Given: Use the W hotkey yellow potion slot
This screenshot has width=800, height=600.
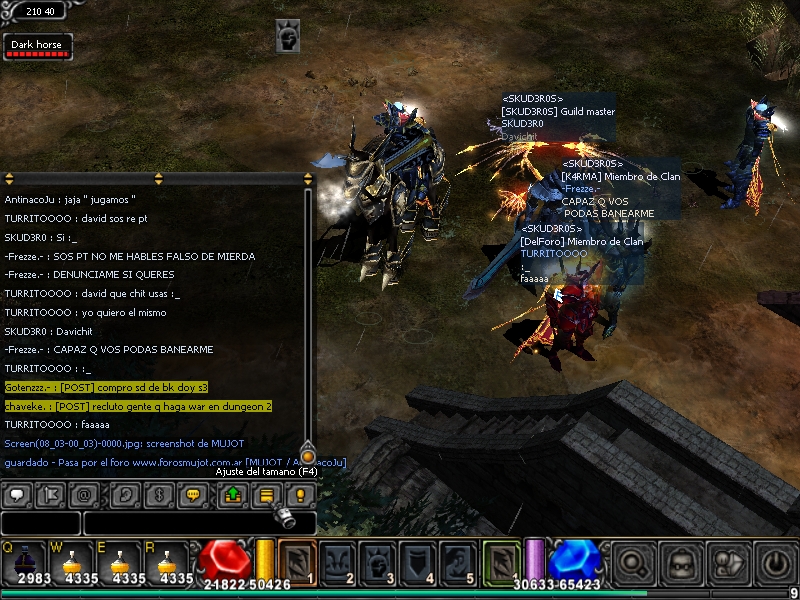Looking at the screenshot, I should [71, 562].
